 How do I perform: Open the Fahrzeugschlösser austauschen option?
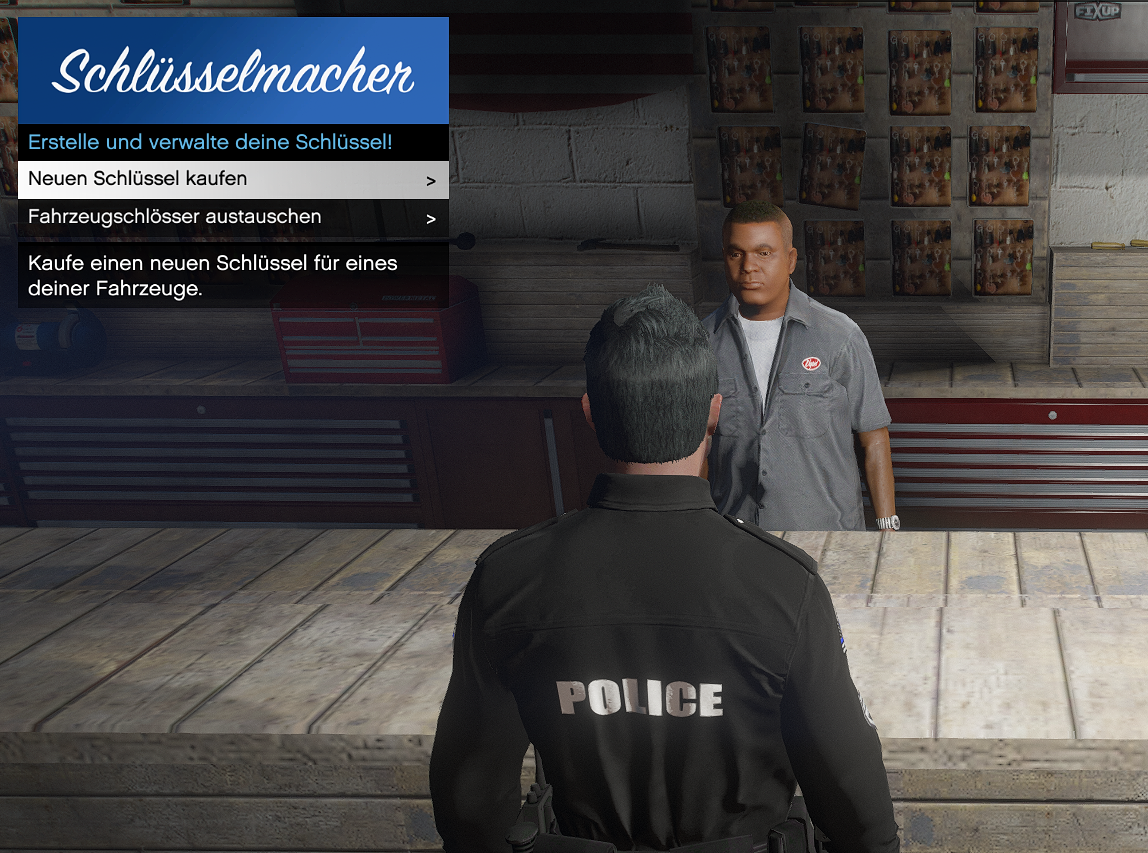click(233, 217)
